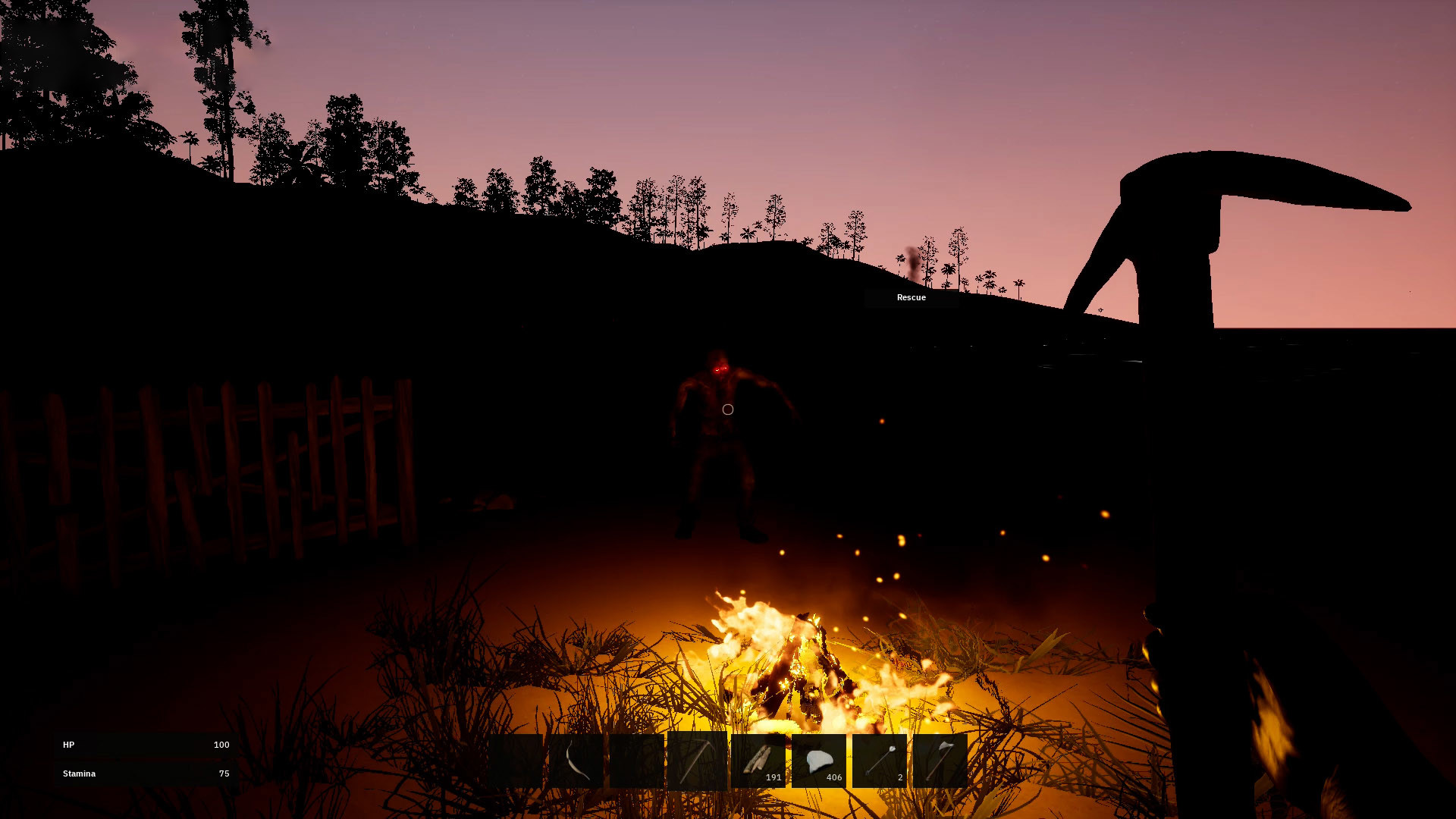
Task: Click the Rescue prompt
Action: [911, 297]
